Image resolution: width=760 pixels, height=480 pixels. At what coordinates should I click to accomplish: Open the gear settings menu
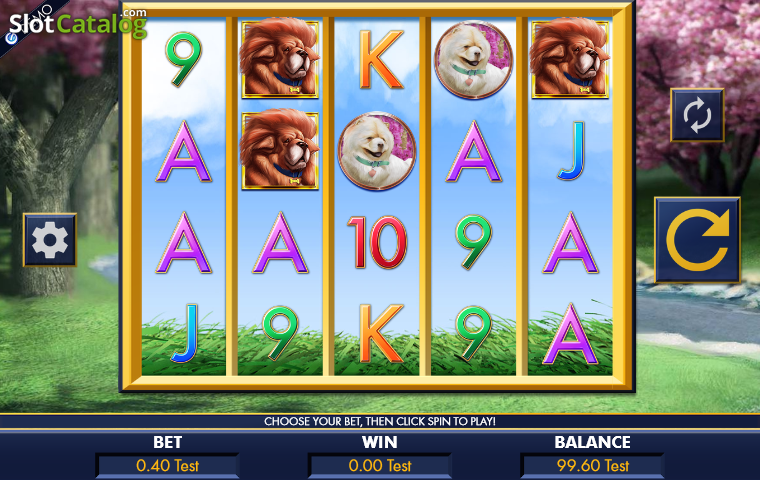(49, 240)
